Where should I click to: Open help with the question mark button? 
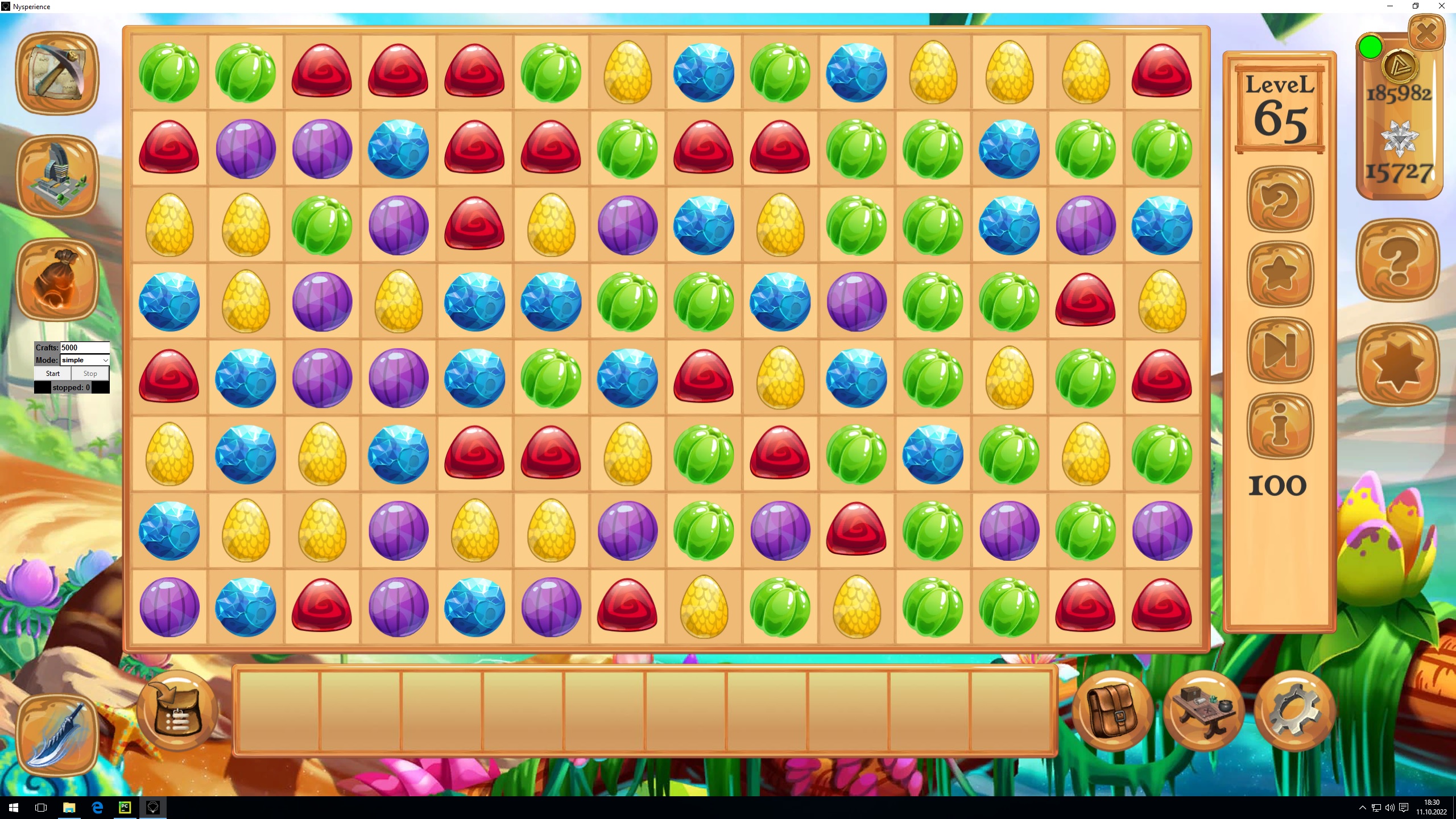point(1398,260)
